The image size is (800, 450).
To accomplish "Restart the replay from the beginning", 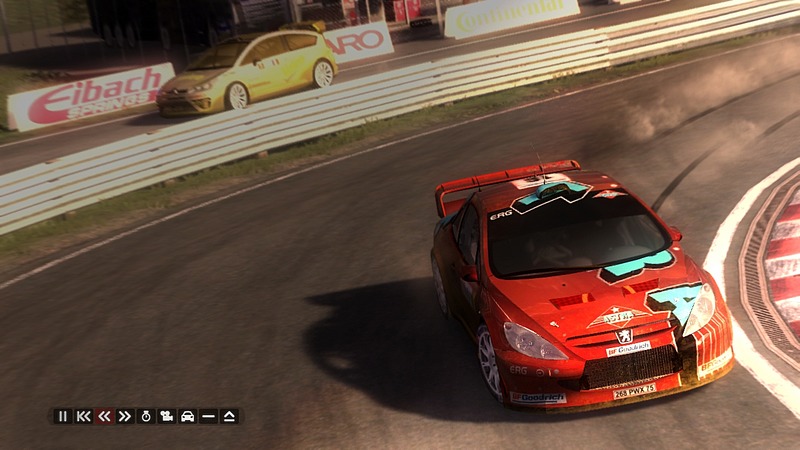I will tap(84, 416).
